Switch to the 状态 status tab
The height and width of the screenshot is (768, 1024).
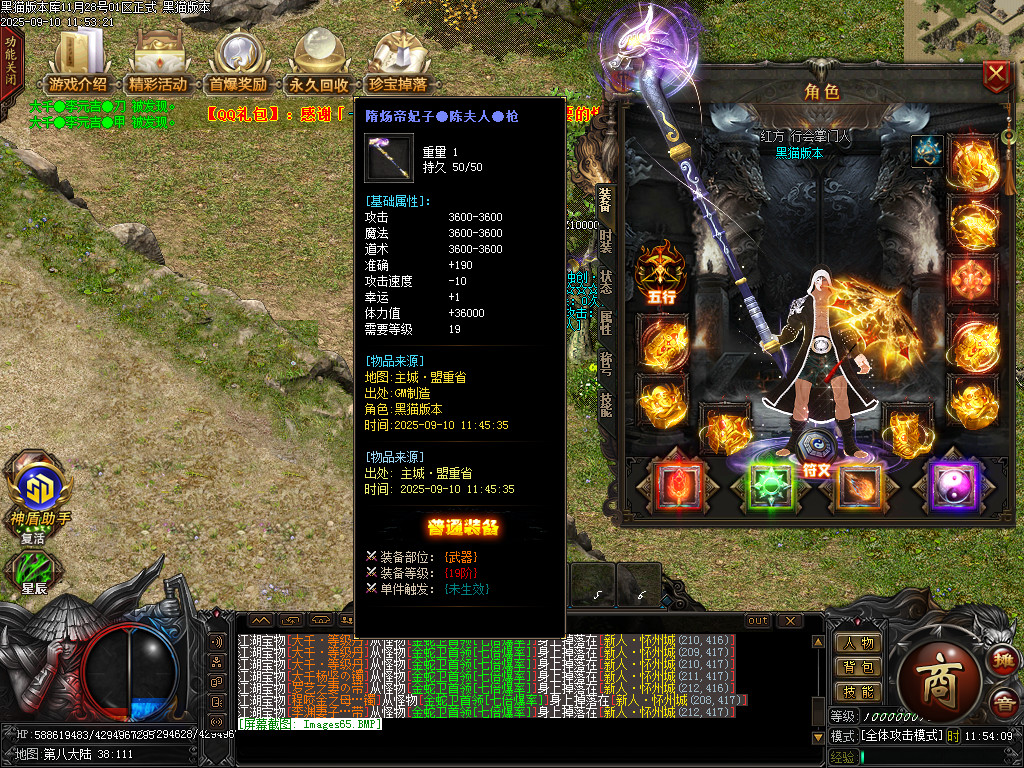(x=606, y=281)
